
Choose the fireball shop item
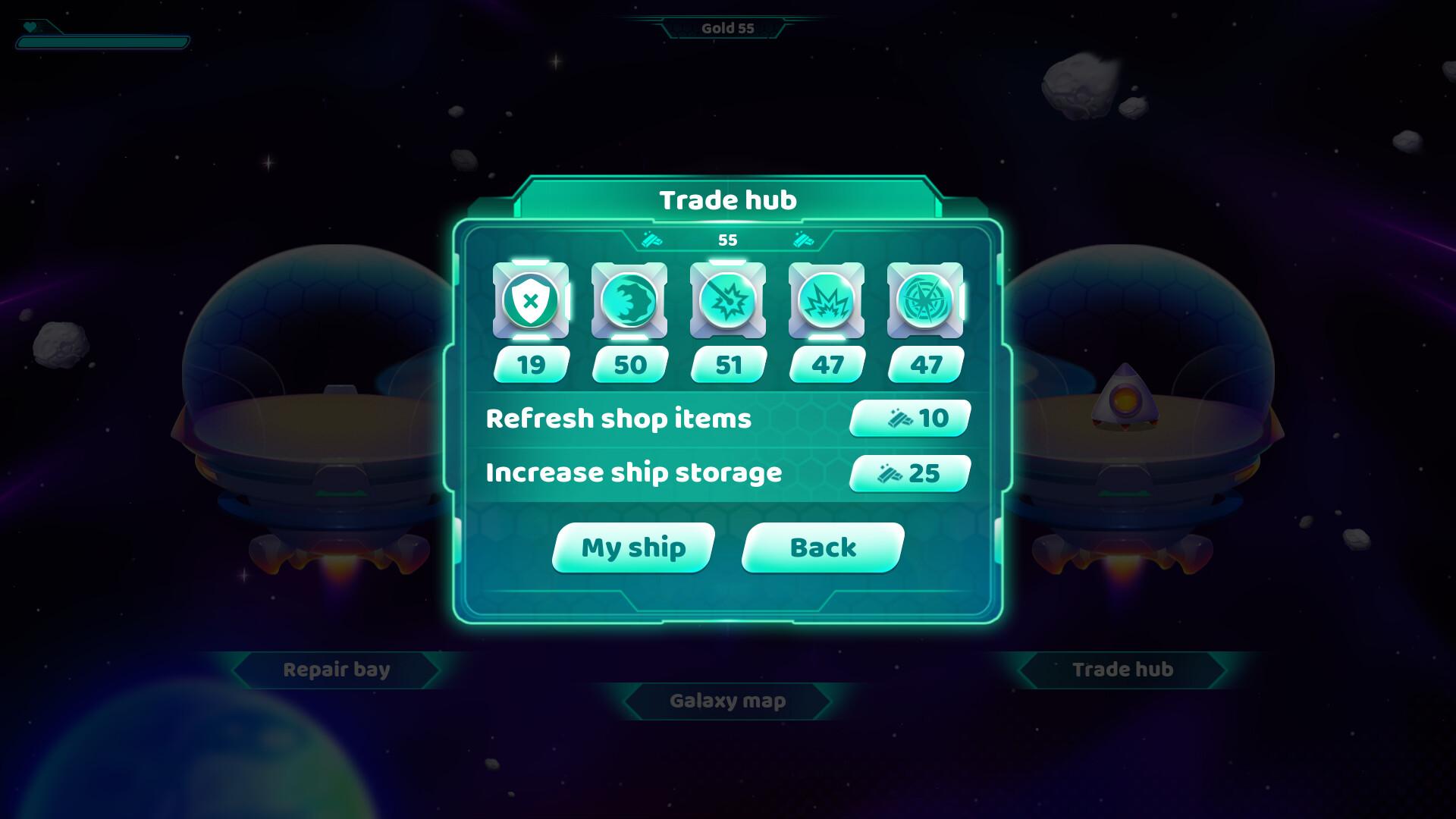point(629,300)
